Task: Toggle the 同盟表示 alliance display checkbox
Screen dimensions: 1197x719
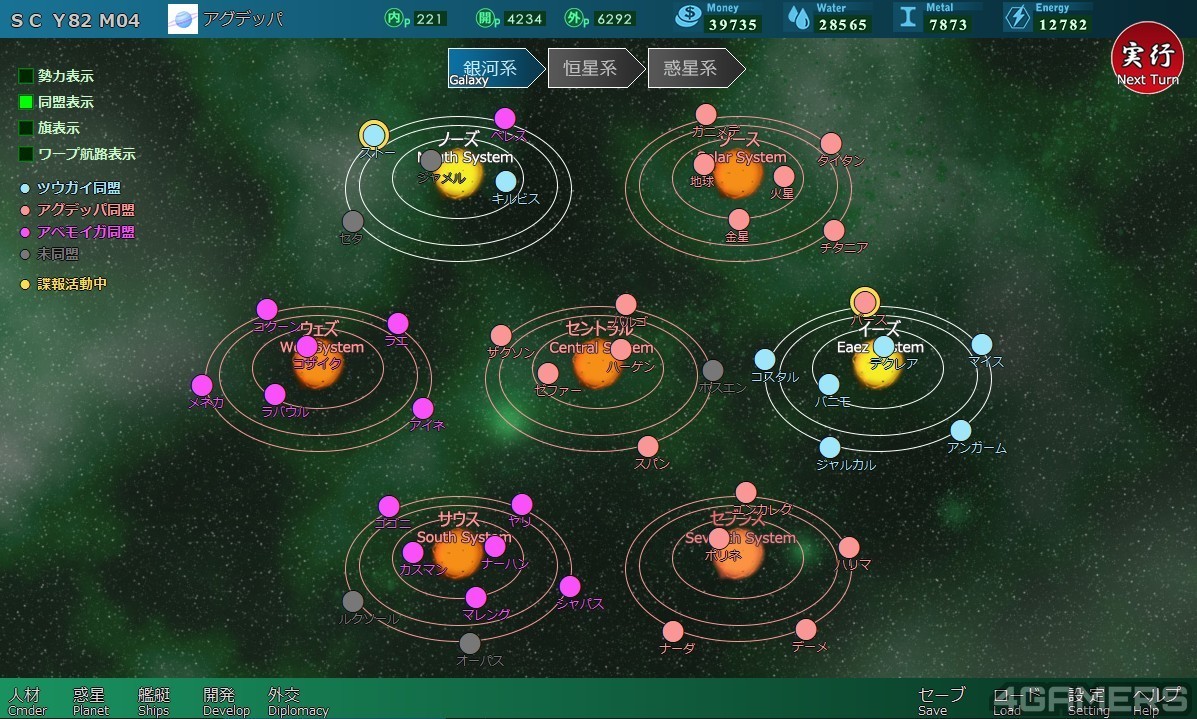Action: point(26,102)
